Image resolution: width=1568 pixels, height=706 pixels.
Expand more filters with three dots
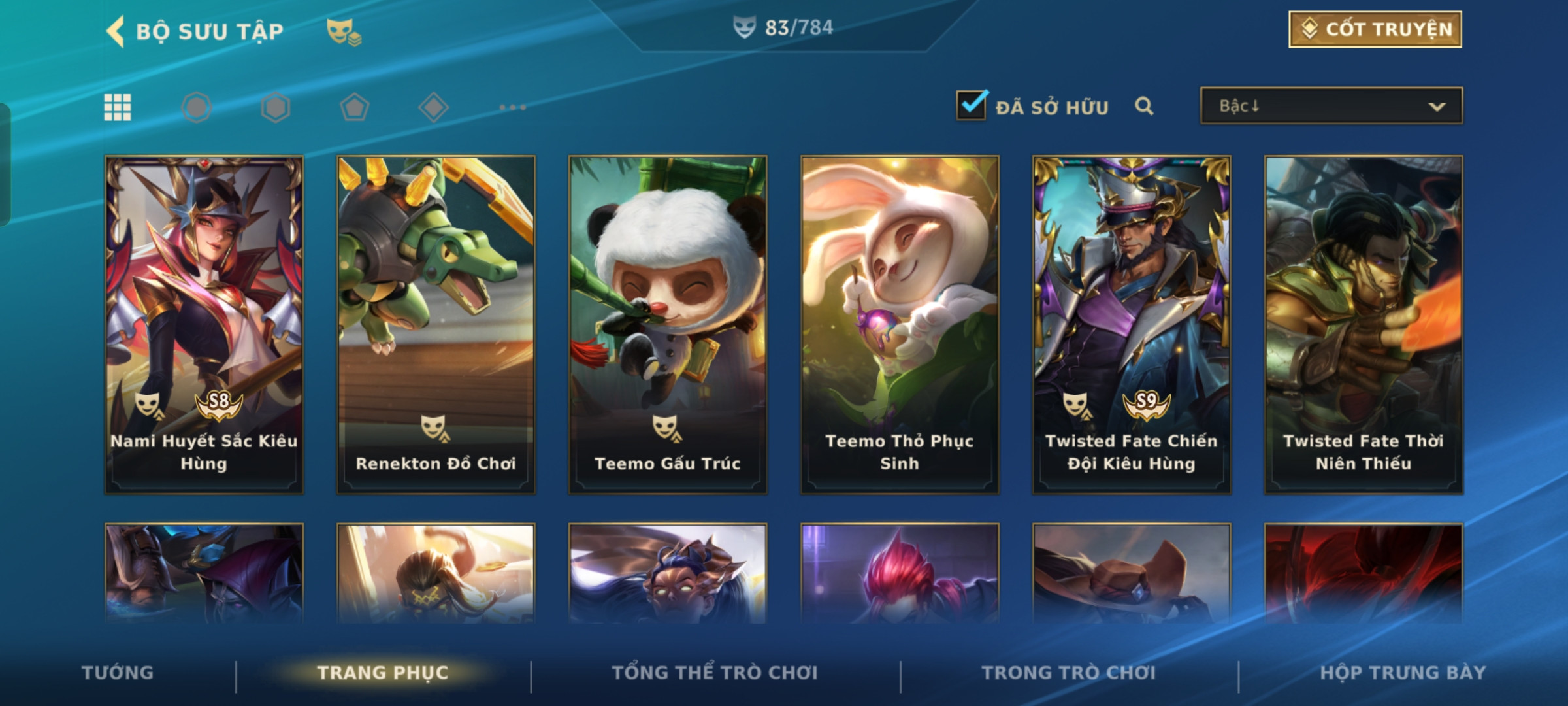click(x=512, y=107)
